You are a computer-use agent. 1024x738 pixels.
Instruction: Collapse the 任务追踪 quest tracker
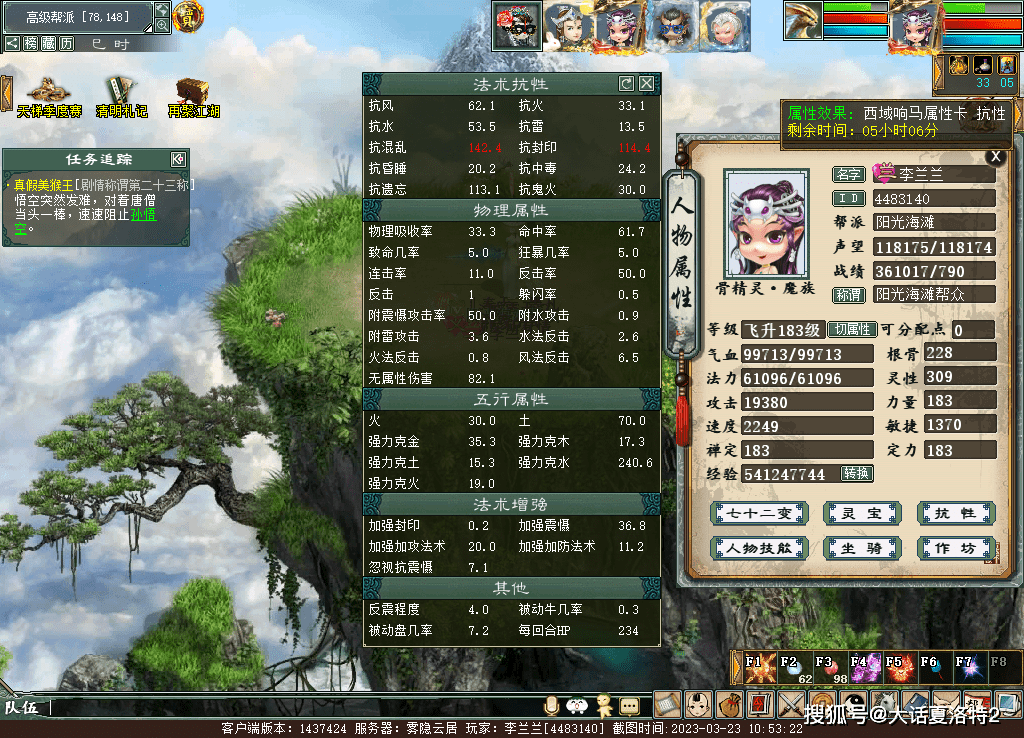pyautogui.click(x=177, y=159)
